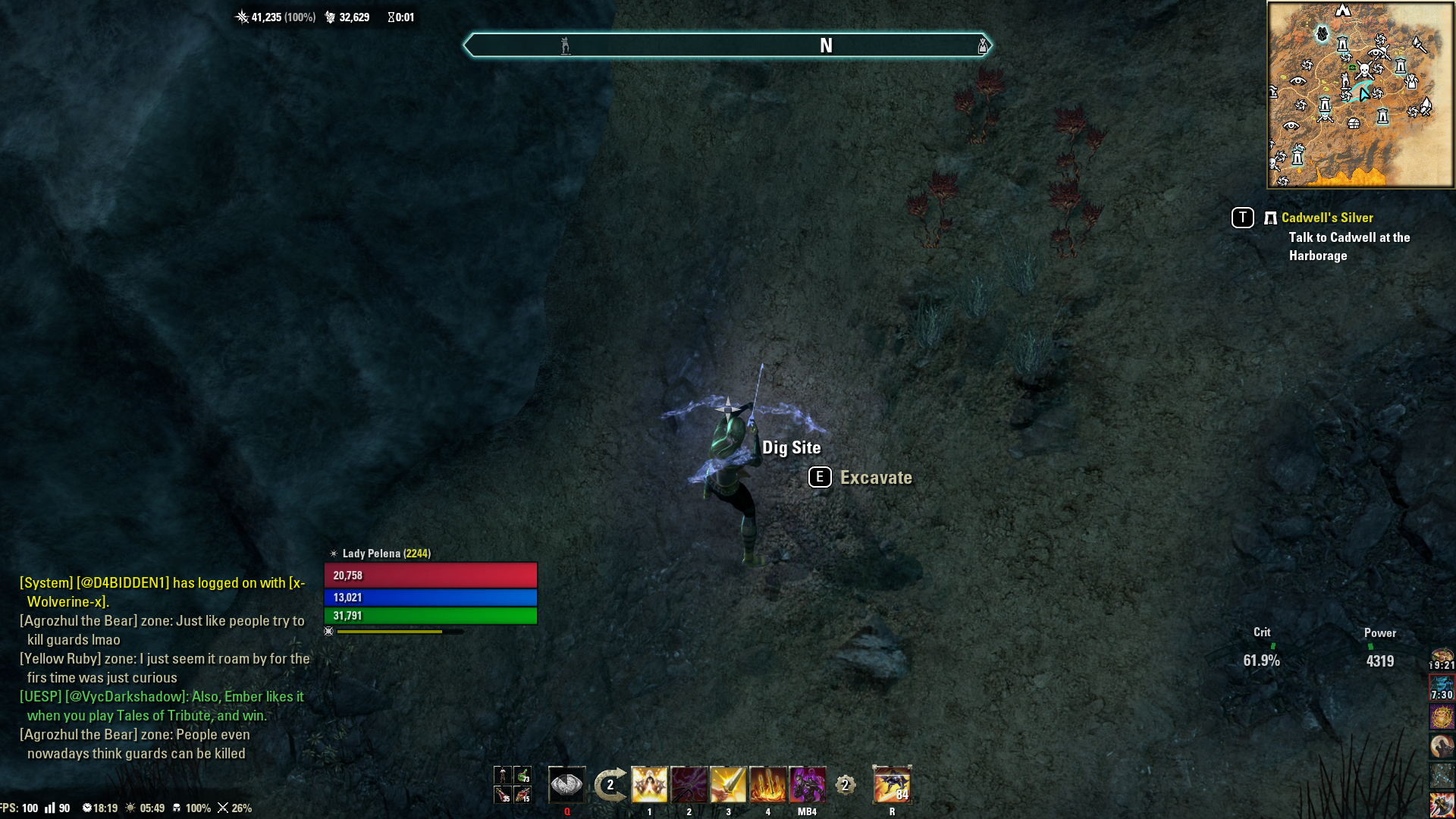Activate the purple shadow figures ability
This screenshot has height=819, width=1456.
(807, 785)
